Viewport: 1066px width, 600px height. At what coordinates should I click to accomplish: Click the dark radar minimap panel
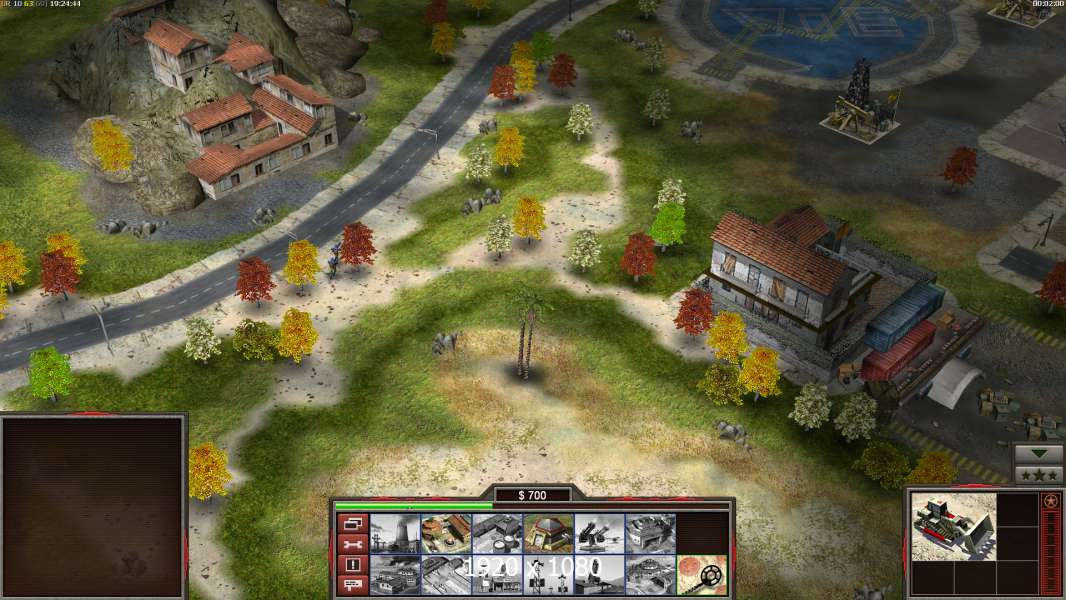point(94,505)
